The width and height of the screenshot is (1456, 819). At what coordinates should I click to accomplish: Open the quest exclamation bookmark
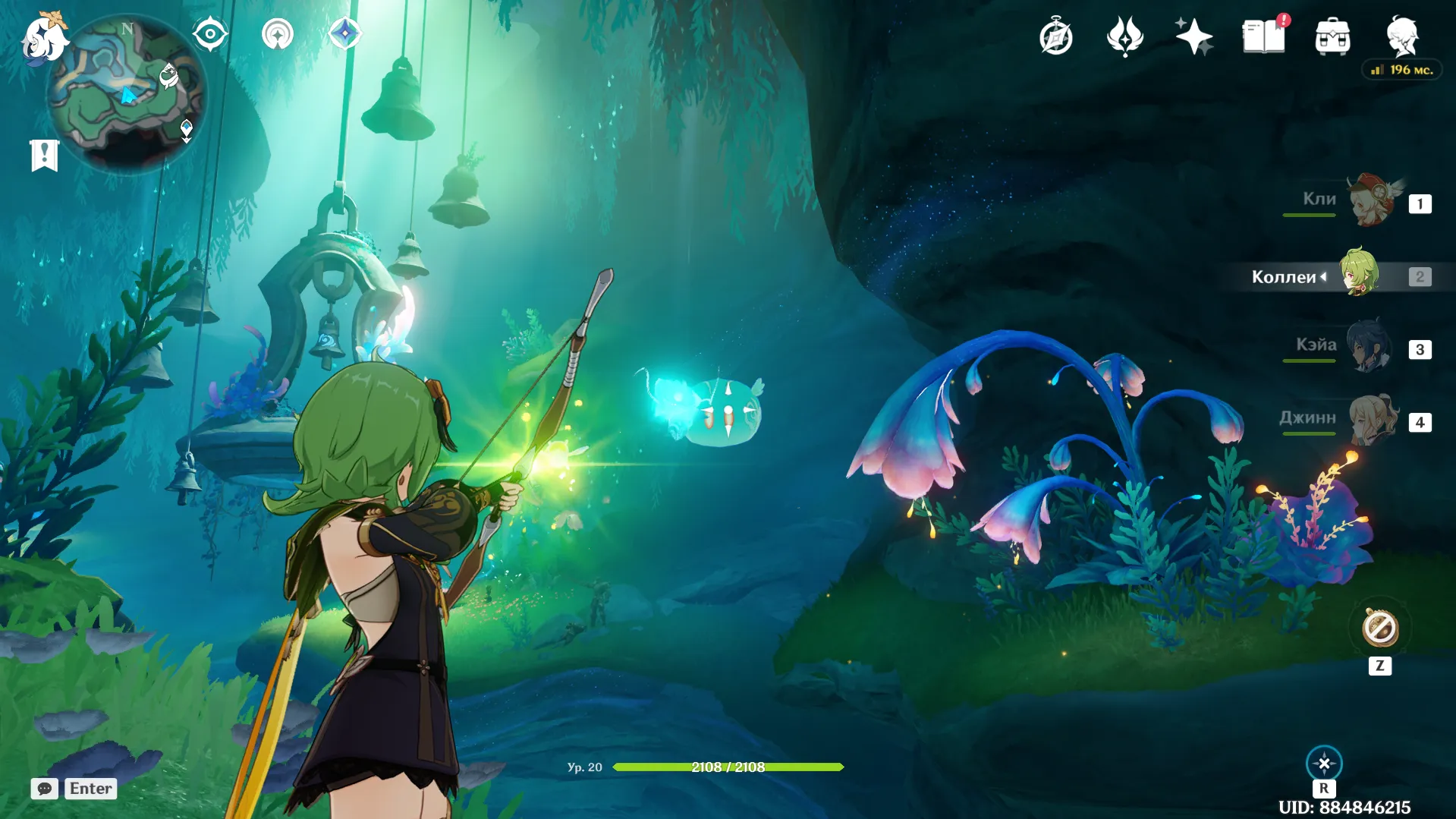pos(45,155)
